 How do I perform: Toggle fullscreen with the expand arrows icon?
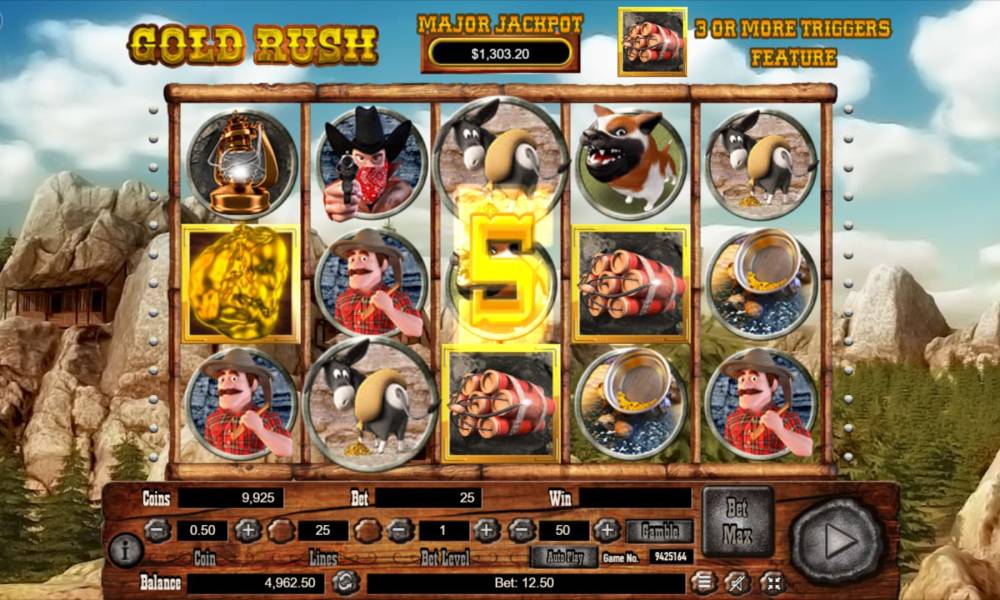[772, 581]
